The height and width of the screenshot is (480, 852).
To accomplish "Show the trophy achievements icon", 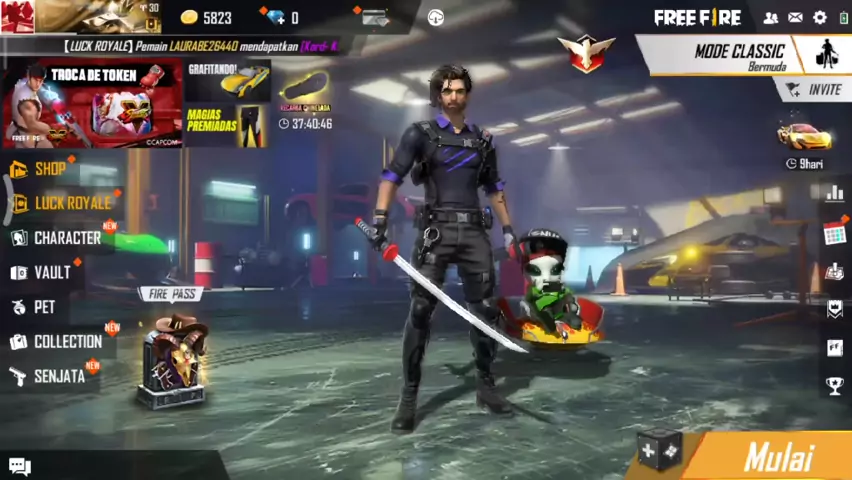I will (x=834, y=385).
